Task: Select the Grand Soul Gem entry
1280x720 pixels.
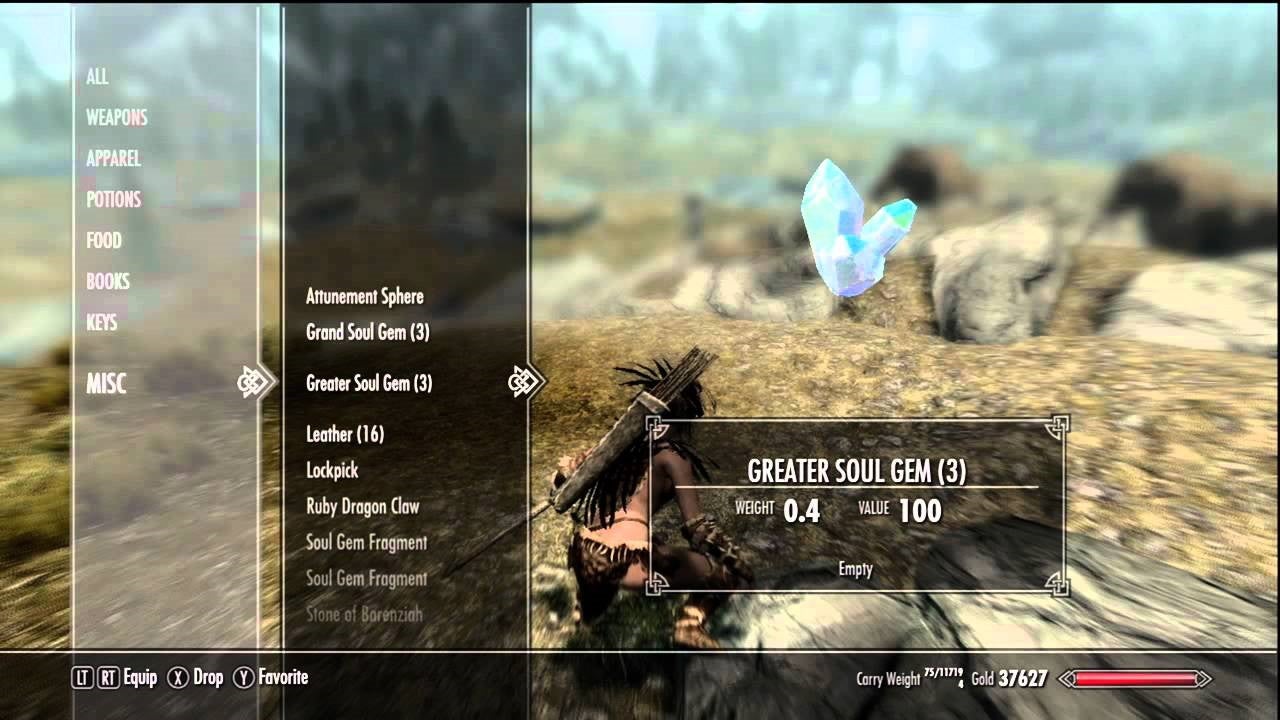Action: (368, 334)
